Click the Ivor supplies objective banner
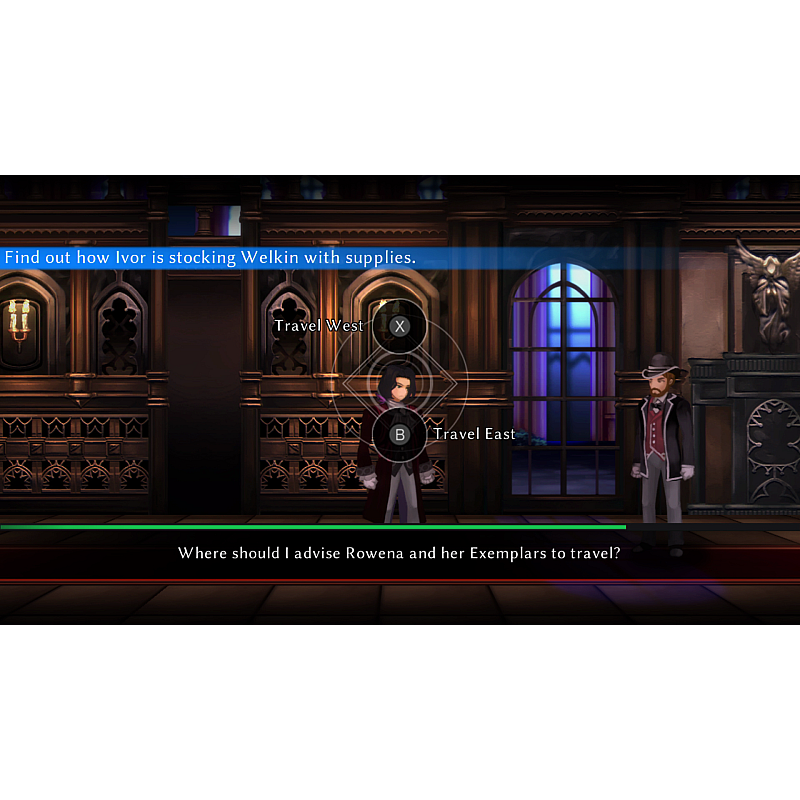The height and width of the screenshot is (800, 800). [x=210, y=258]
